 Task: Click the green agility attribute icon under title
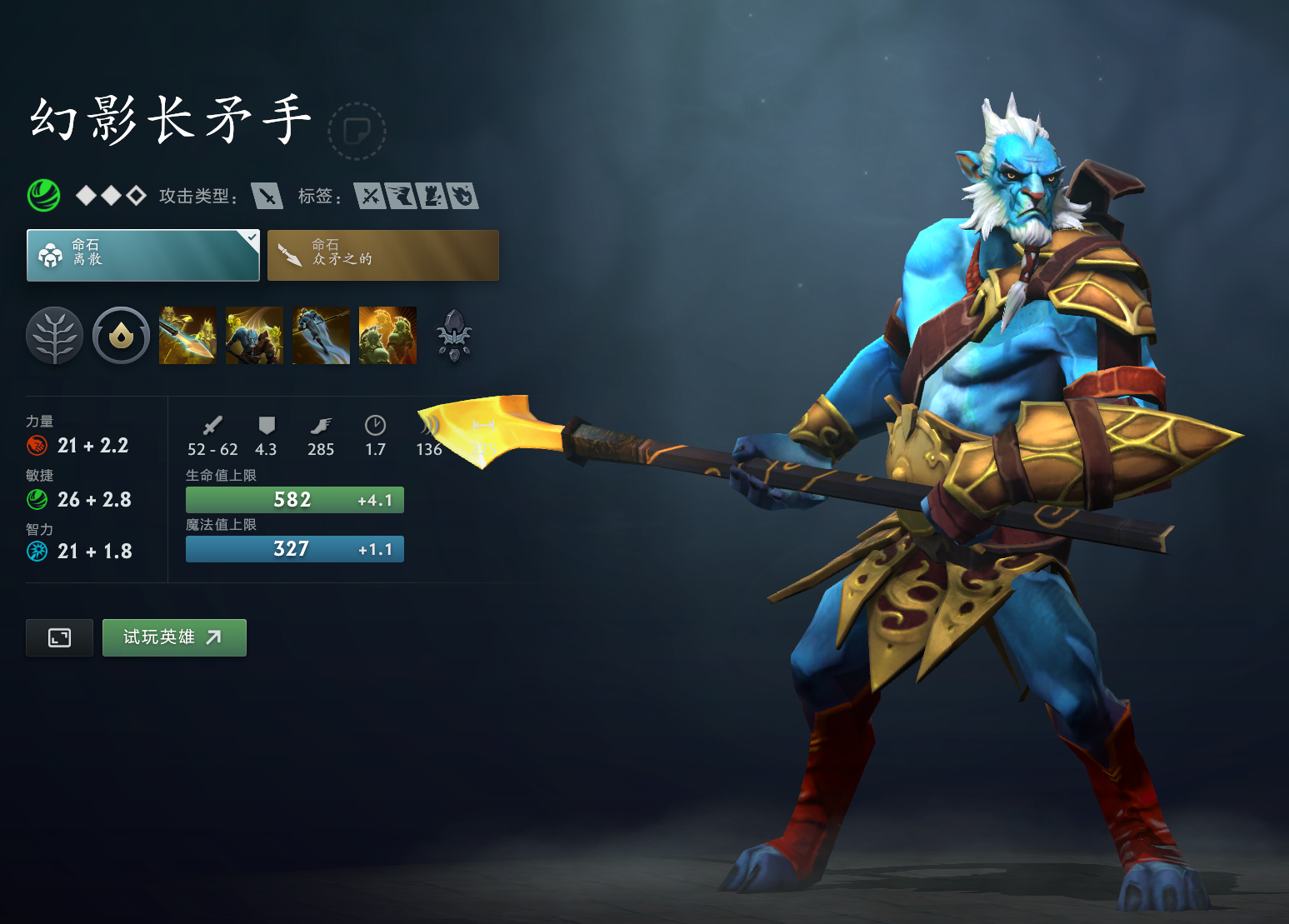tap(43, 196)
